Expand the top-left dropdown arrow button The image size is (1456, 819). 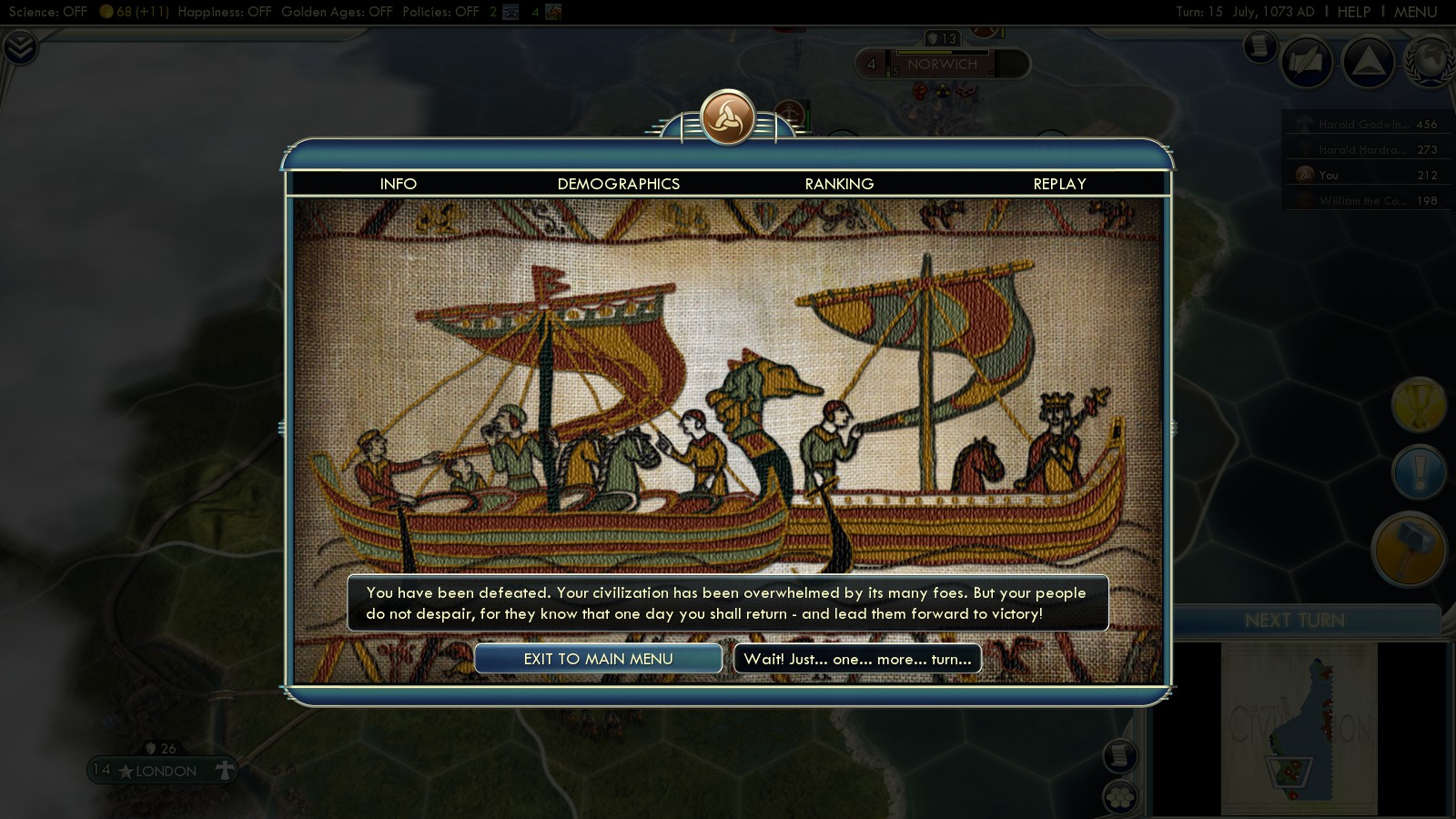(19, 47)
